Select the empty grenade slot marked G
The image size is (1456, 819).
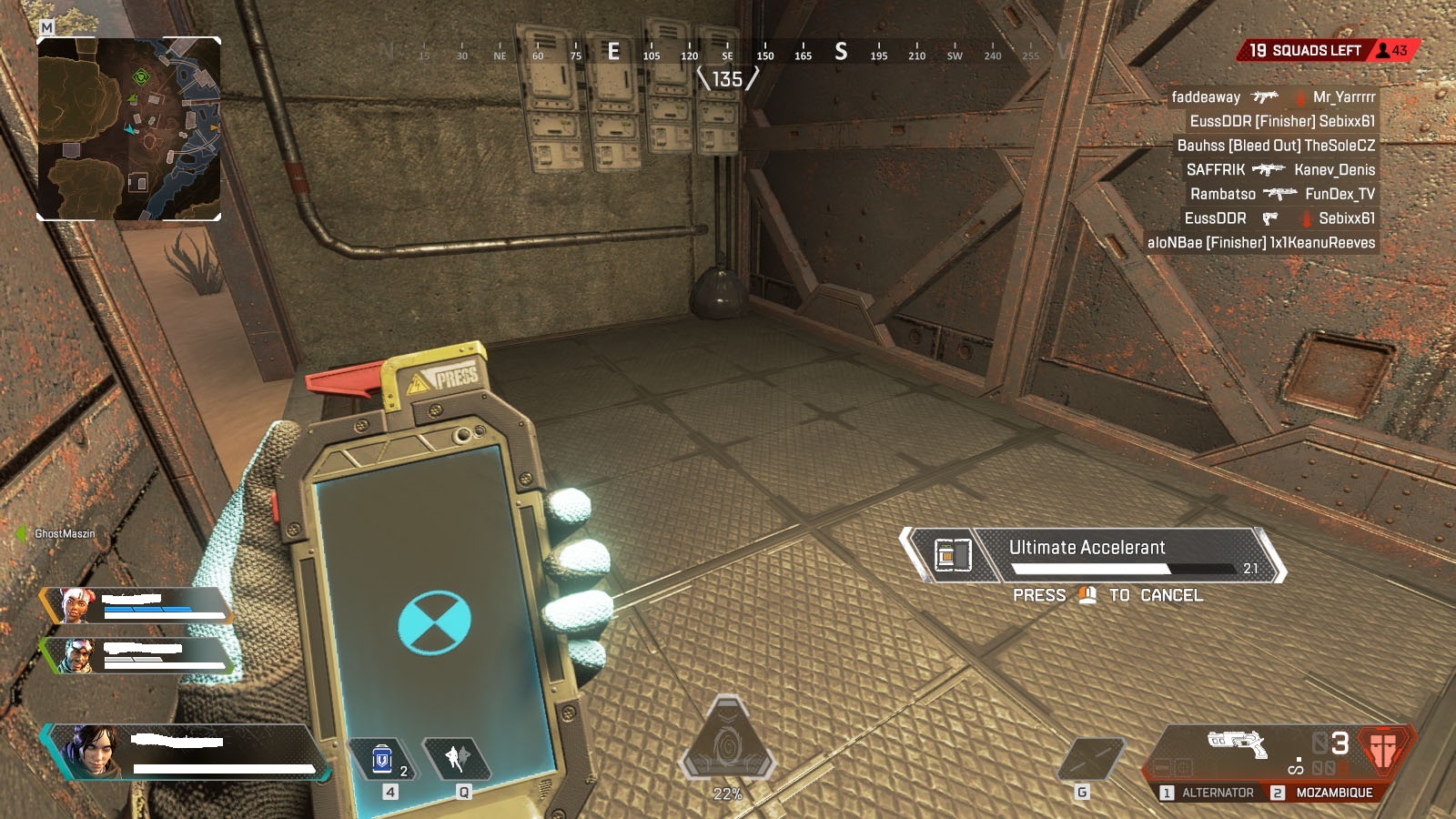point(1091,756)
